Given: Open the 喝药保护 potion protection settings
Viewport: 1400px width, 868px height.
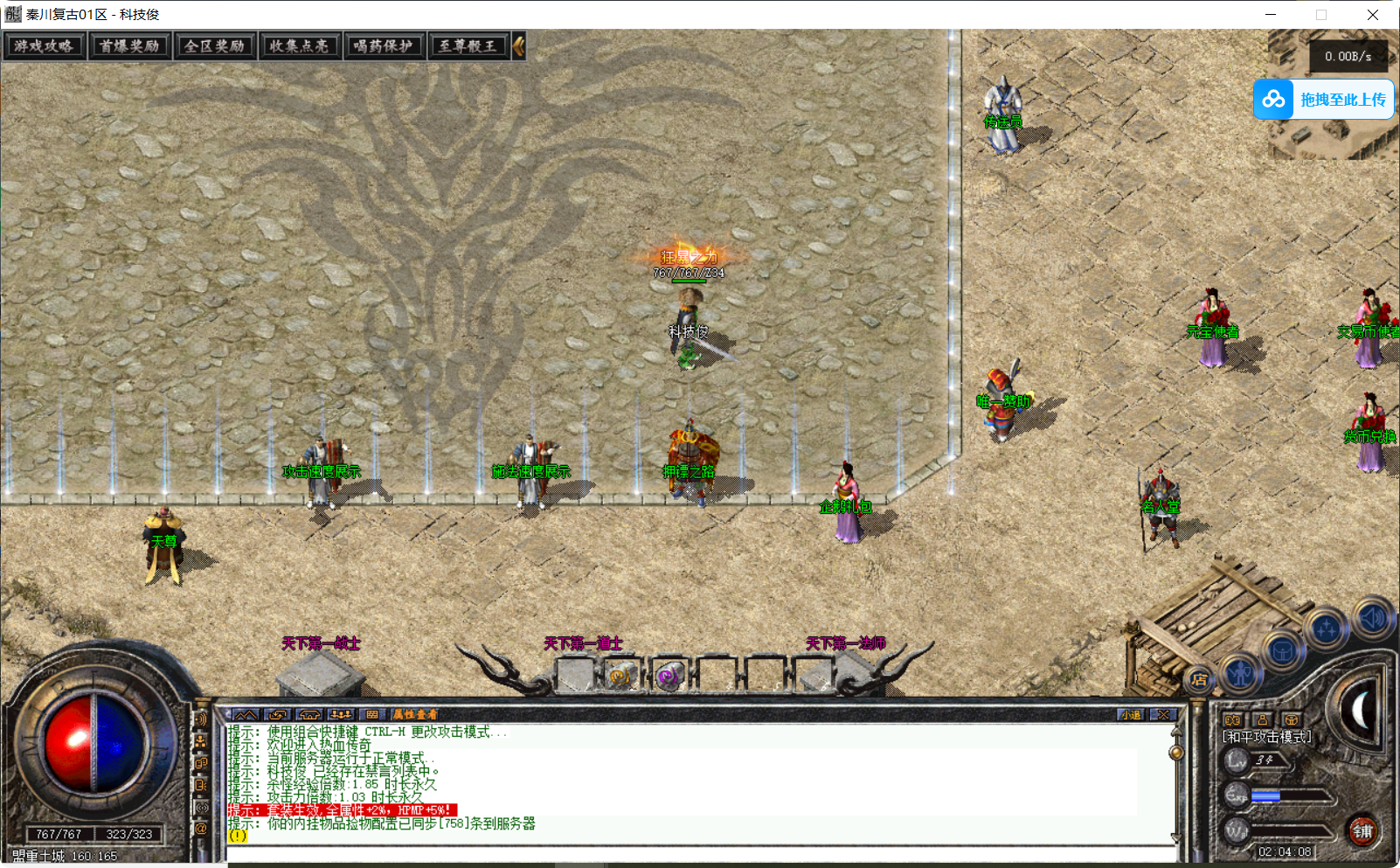Looking at the screenshot, I should click(x=384, y=46).
